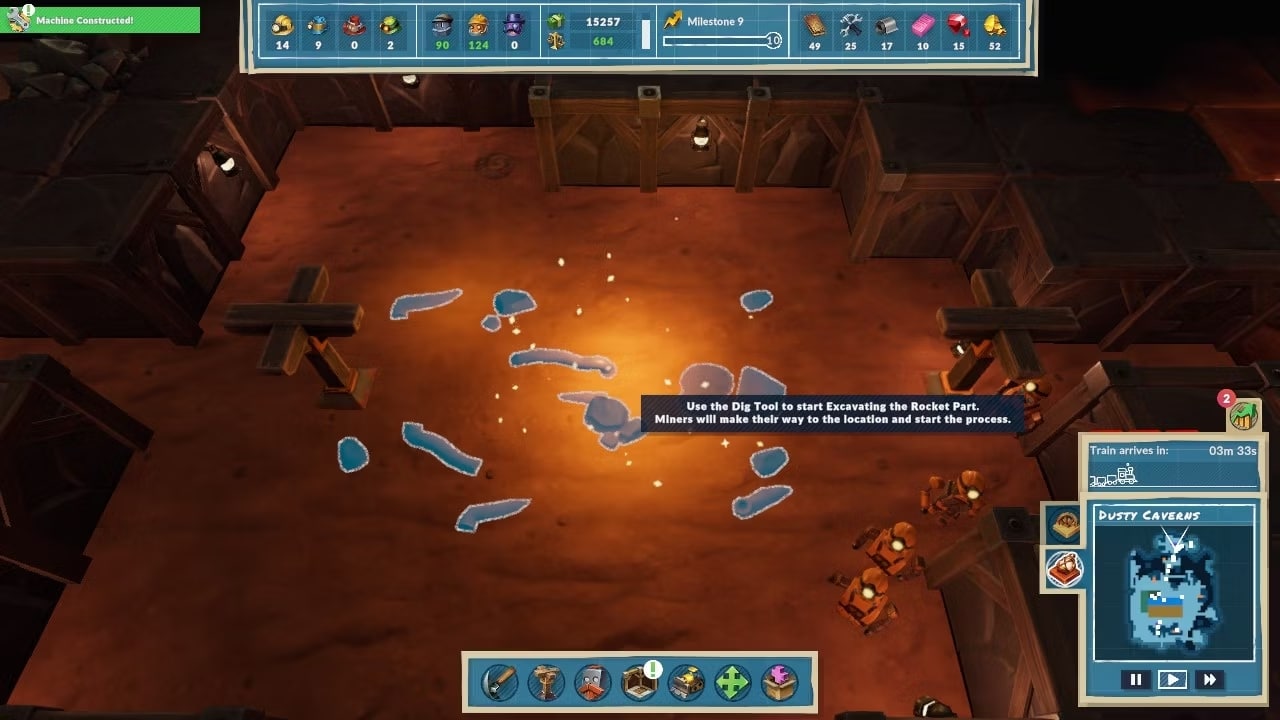The image size is (1280, 720).
Task: Open the wooden support build tool
Action: pos(546,683)
